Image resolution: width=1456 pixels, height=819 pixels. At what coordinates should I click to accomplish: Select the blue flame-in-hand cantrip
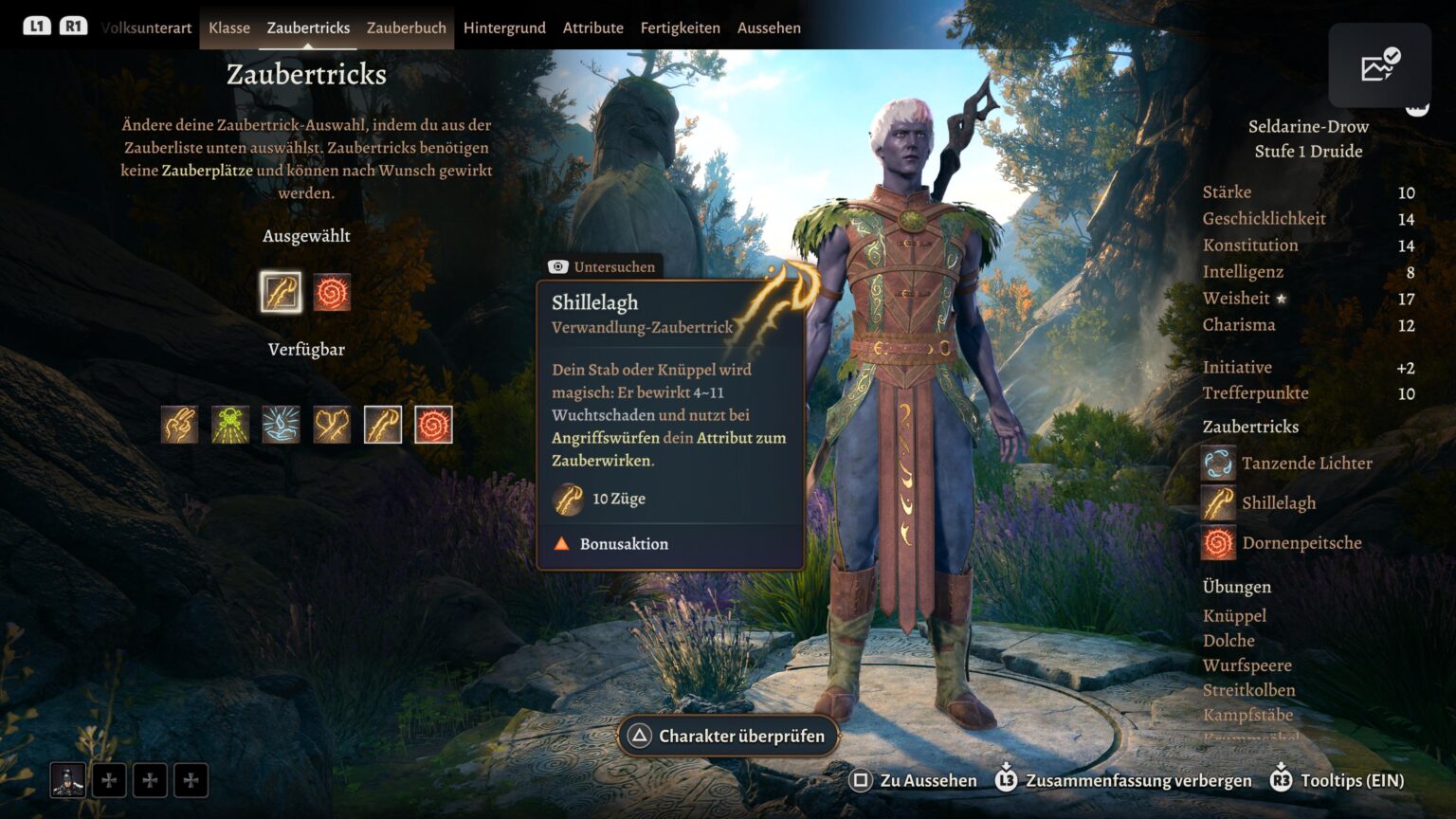pyautogui.click(x=282, y=425)
